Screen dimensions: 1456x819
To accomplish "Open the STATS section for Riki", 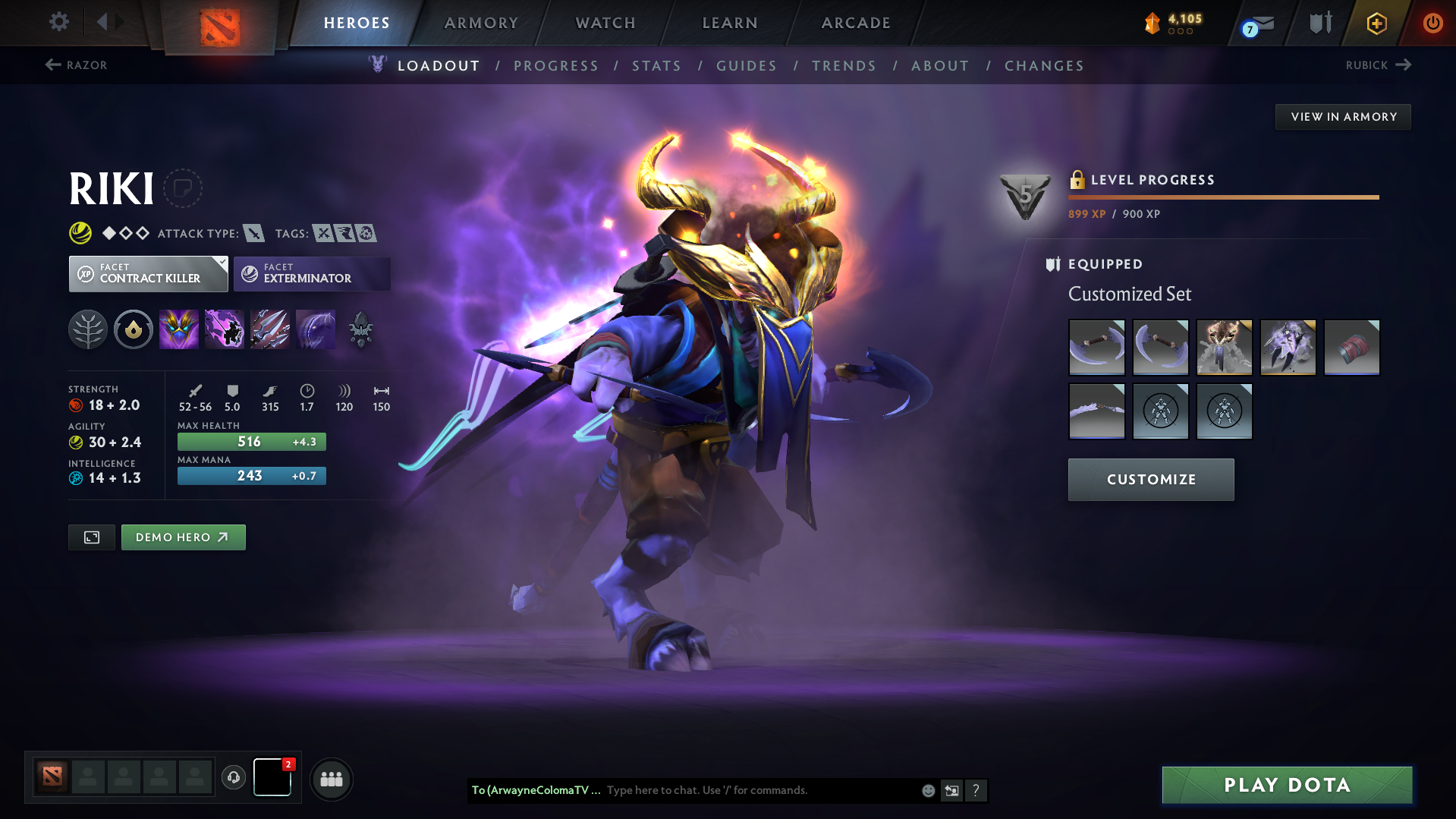I will (656, 66).
